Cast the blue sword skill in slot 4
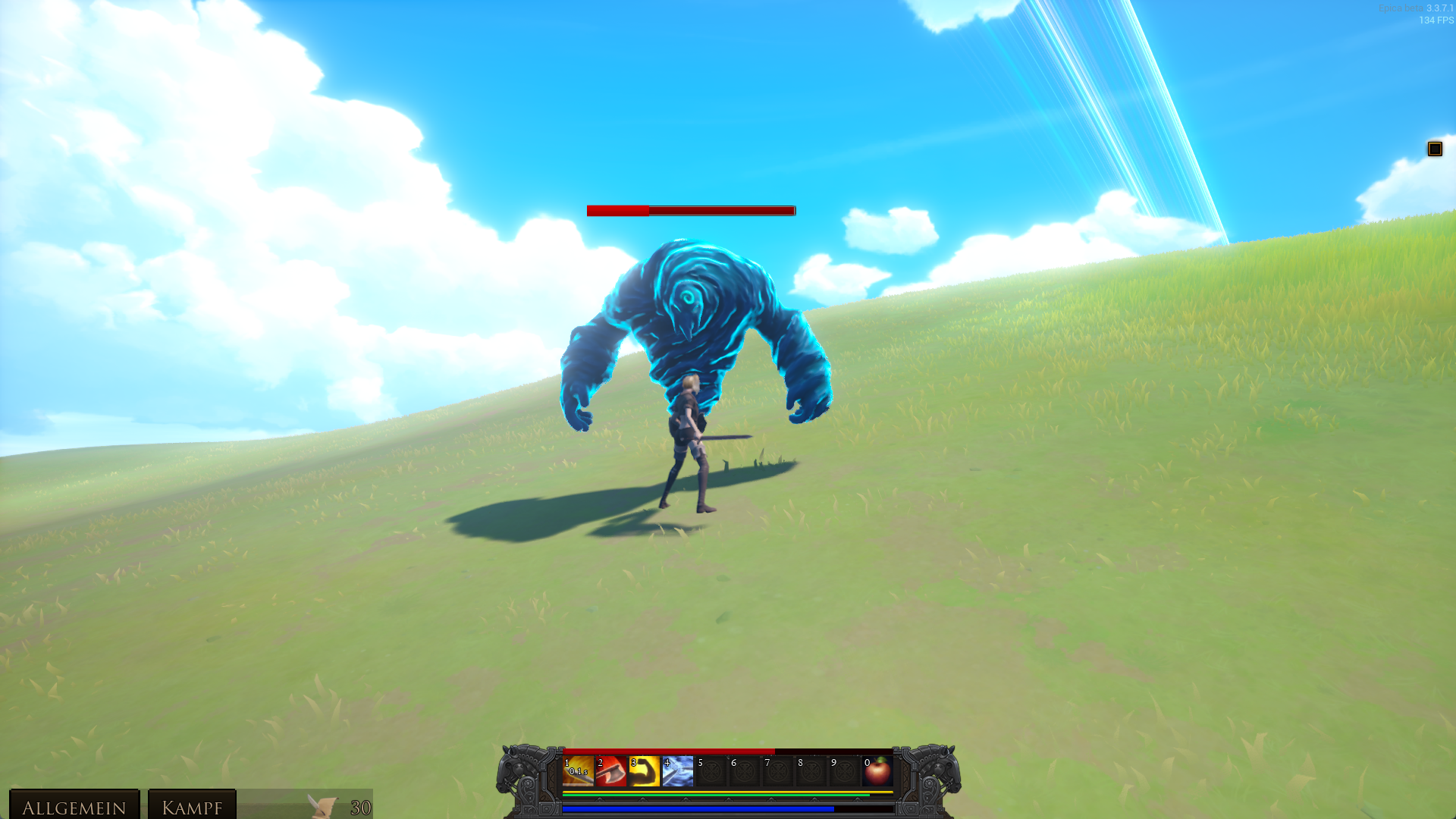The width and height of the screenshot is (1456, 819). tap(678, 772)
